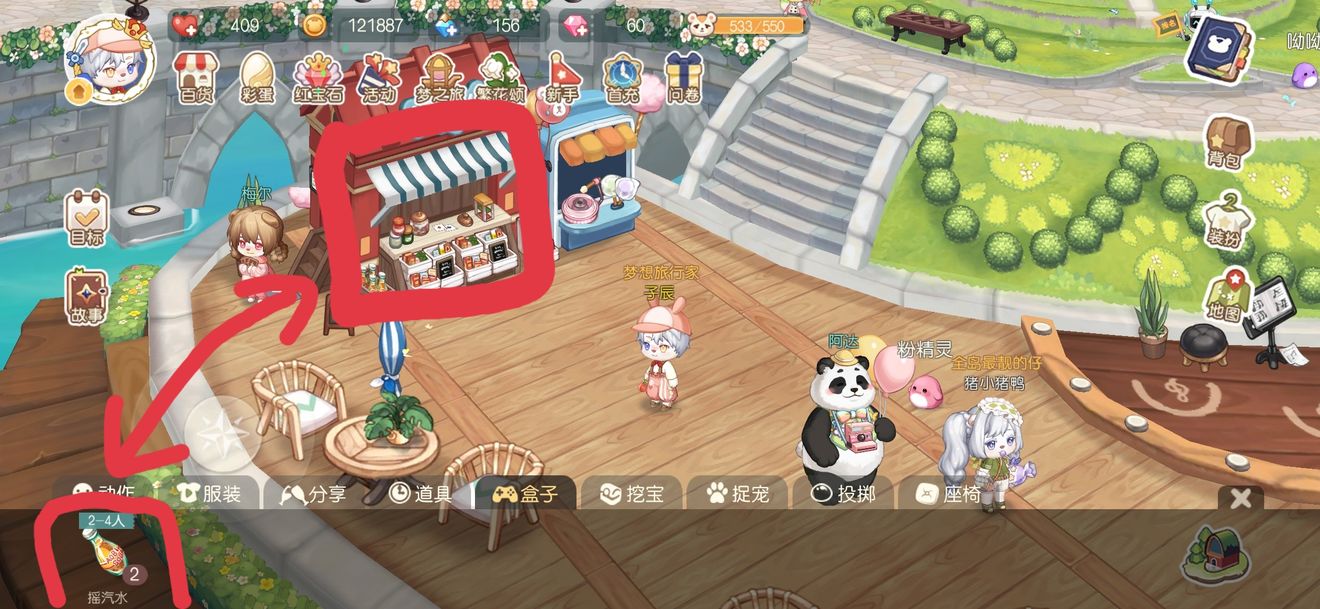Open the 彩蛋 egg menu
Viewport: 1320px width, 609px height.
tap(257, 76)
